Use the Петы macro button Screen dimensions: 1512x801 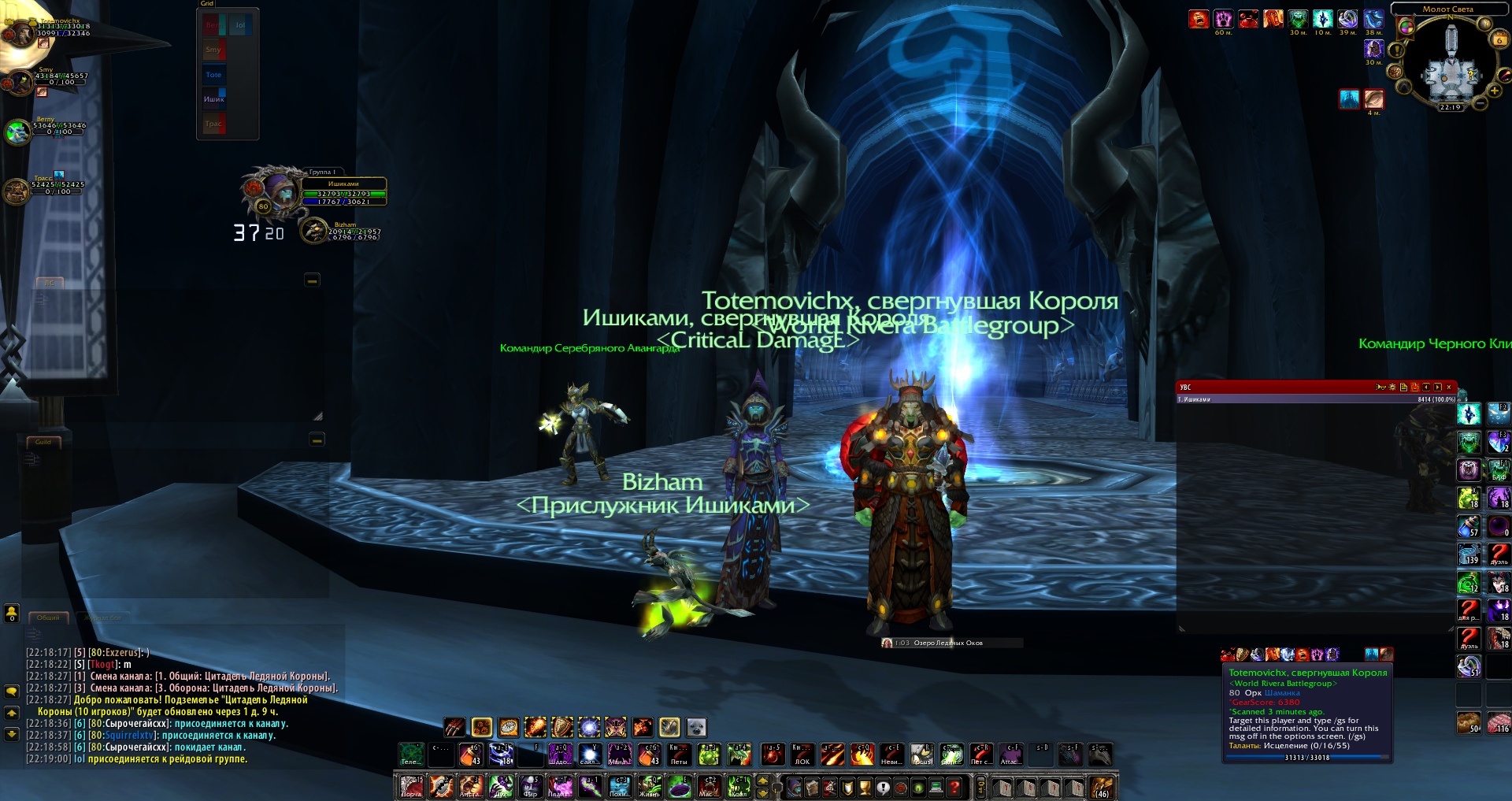(679, 755)
